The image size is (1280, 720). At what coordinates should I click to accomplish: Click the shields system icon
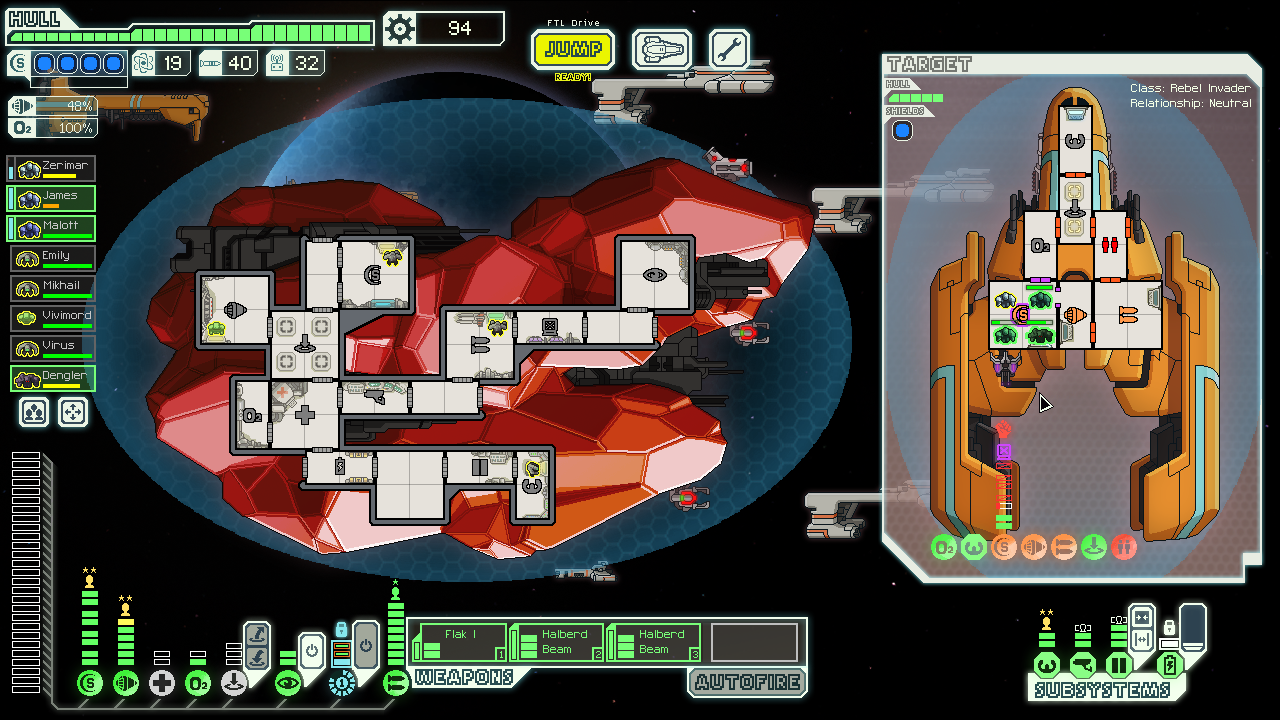click(90, 684)
